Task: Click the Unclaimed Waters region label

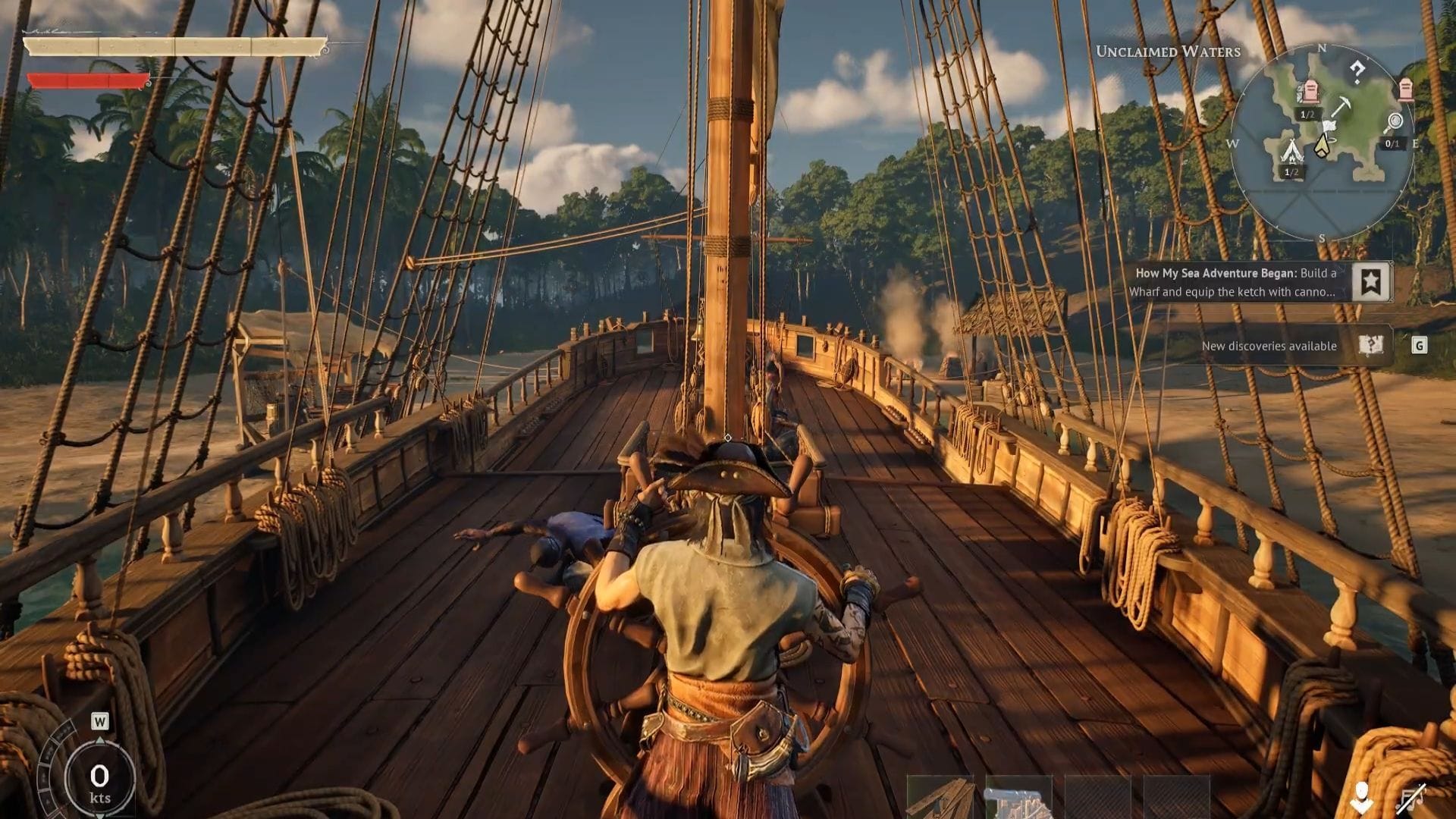Action: (1168, 52)
